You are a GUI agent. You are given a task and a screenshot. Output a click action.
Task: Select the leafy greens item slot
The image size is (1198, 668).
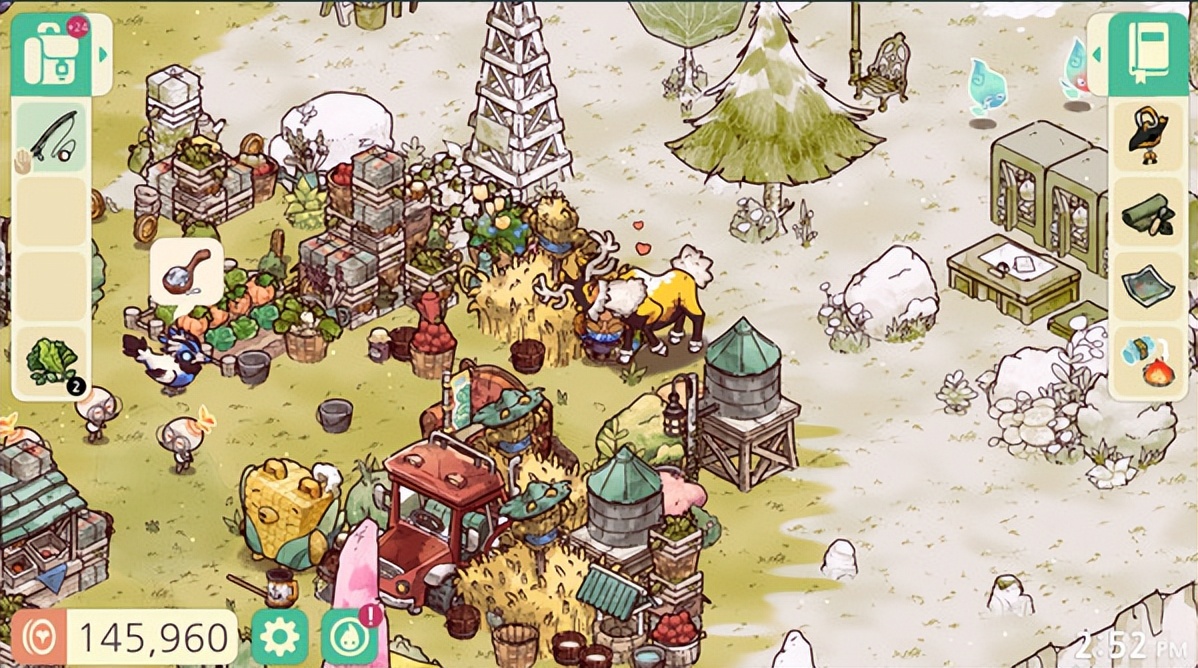[x=51, y=362]
